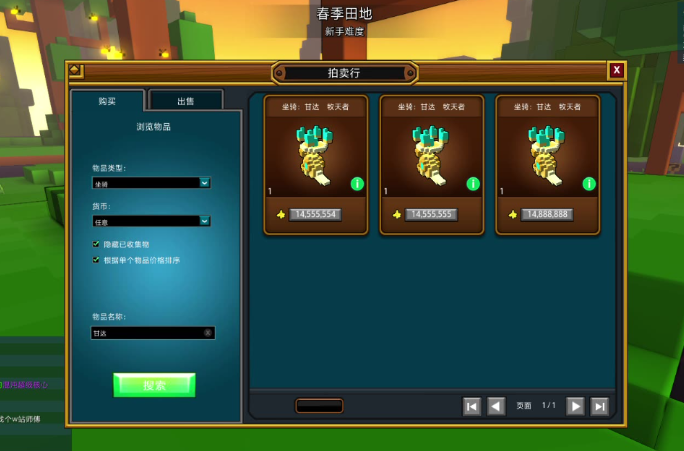This screenshot has height=451, width=684.
Task: Click the 物品名称 item name search field
Action: (146, 333)
